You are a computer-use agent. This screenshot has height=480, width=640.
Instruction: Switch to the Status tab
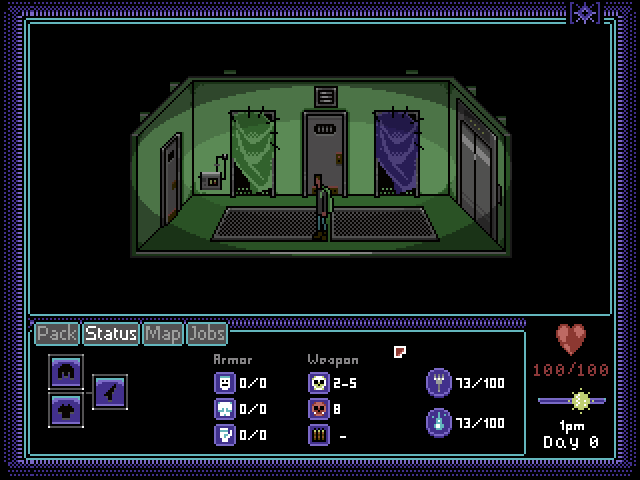click(x=111, y=333)
